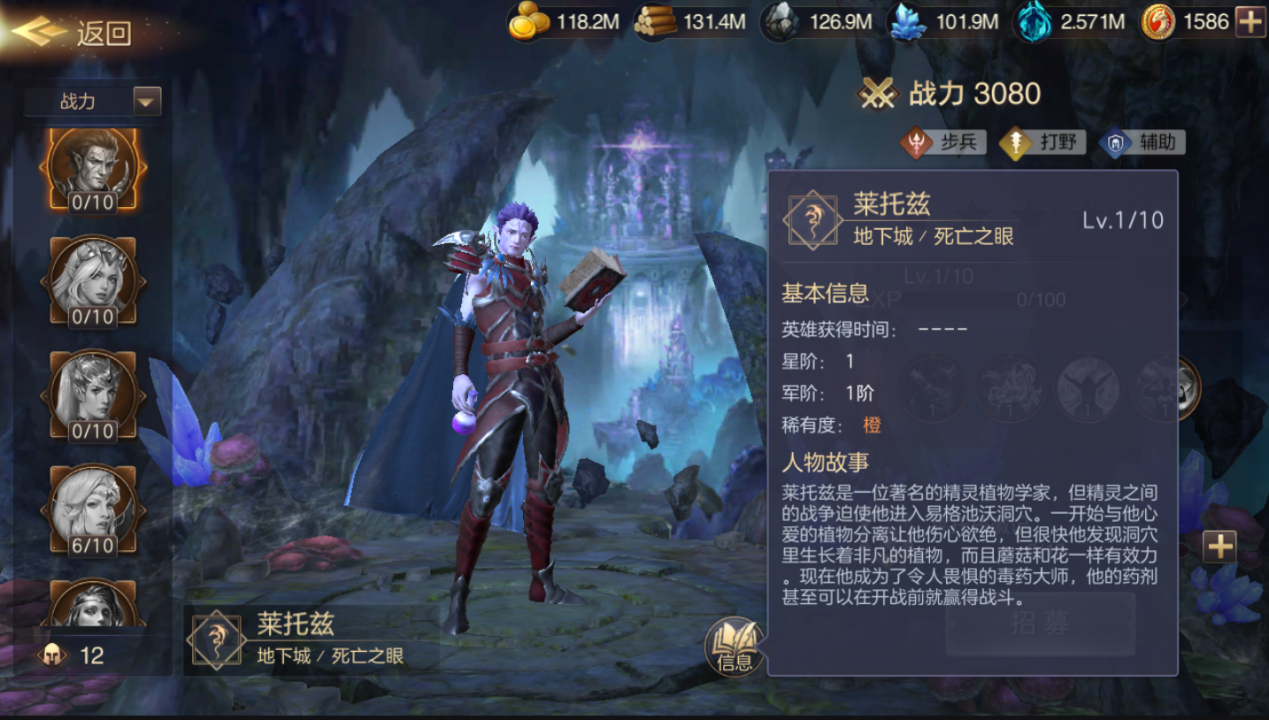Select the first hero portrait with horns
Viewport: 1269px width, 720px height.
(92, 169)
